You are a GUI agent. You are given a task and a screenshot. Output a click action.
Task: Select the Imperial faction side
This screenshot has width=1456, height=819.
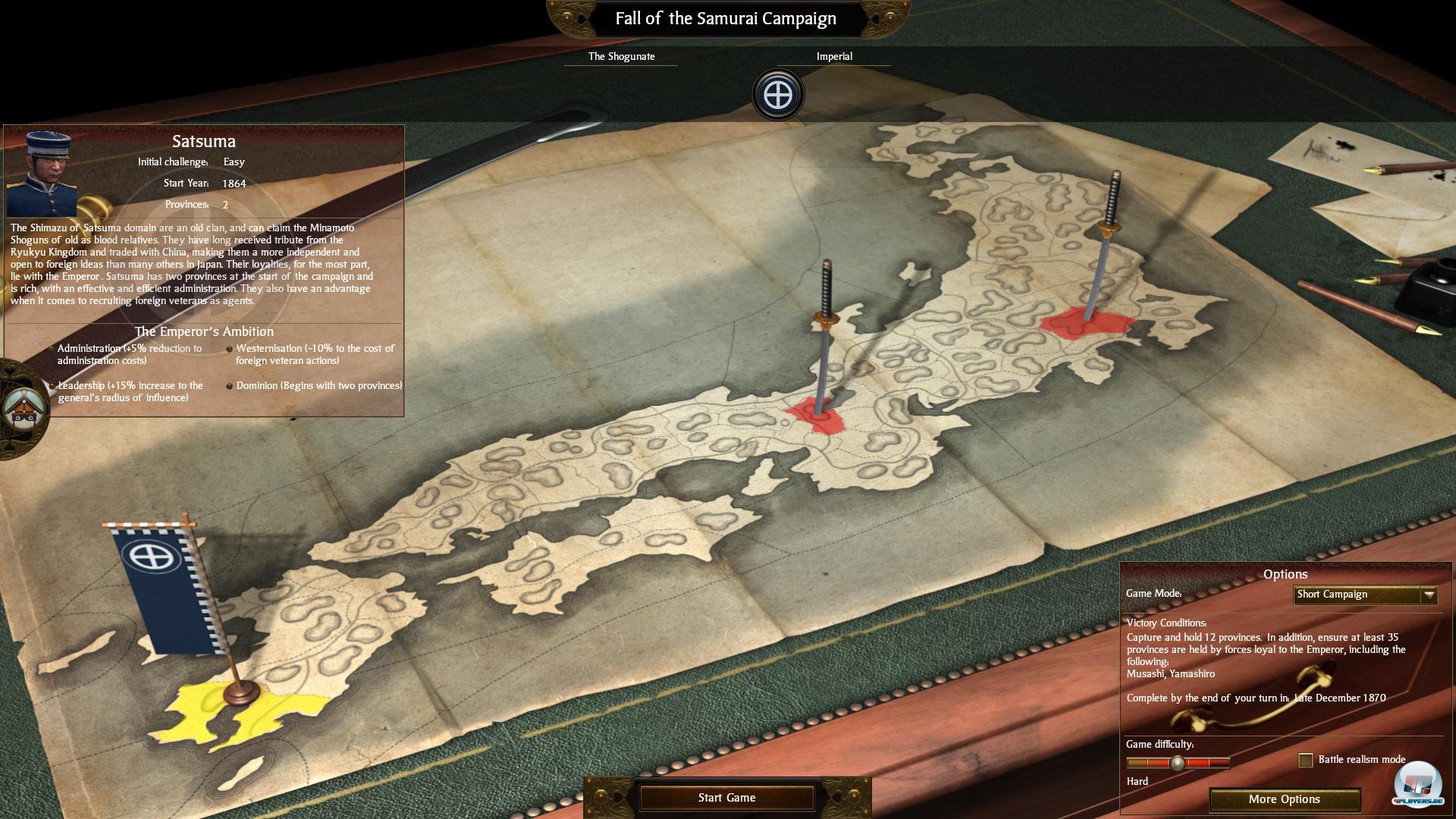coord(834,56)
